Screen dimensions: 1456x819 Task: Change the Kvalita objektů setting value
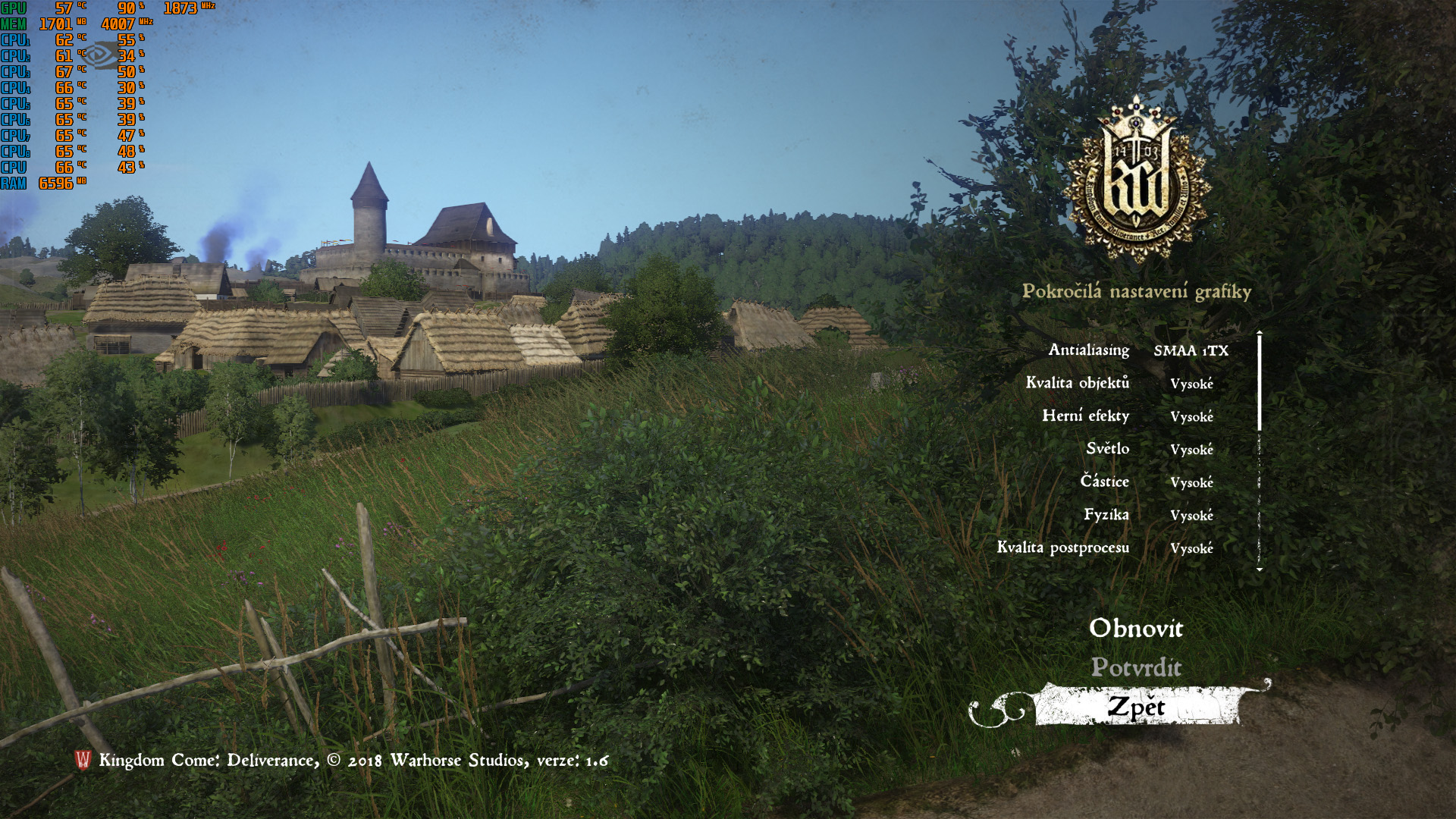1191,384
